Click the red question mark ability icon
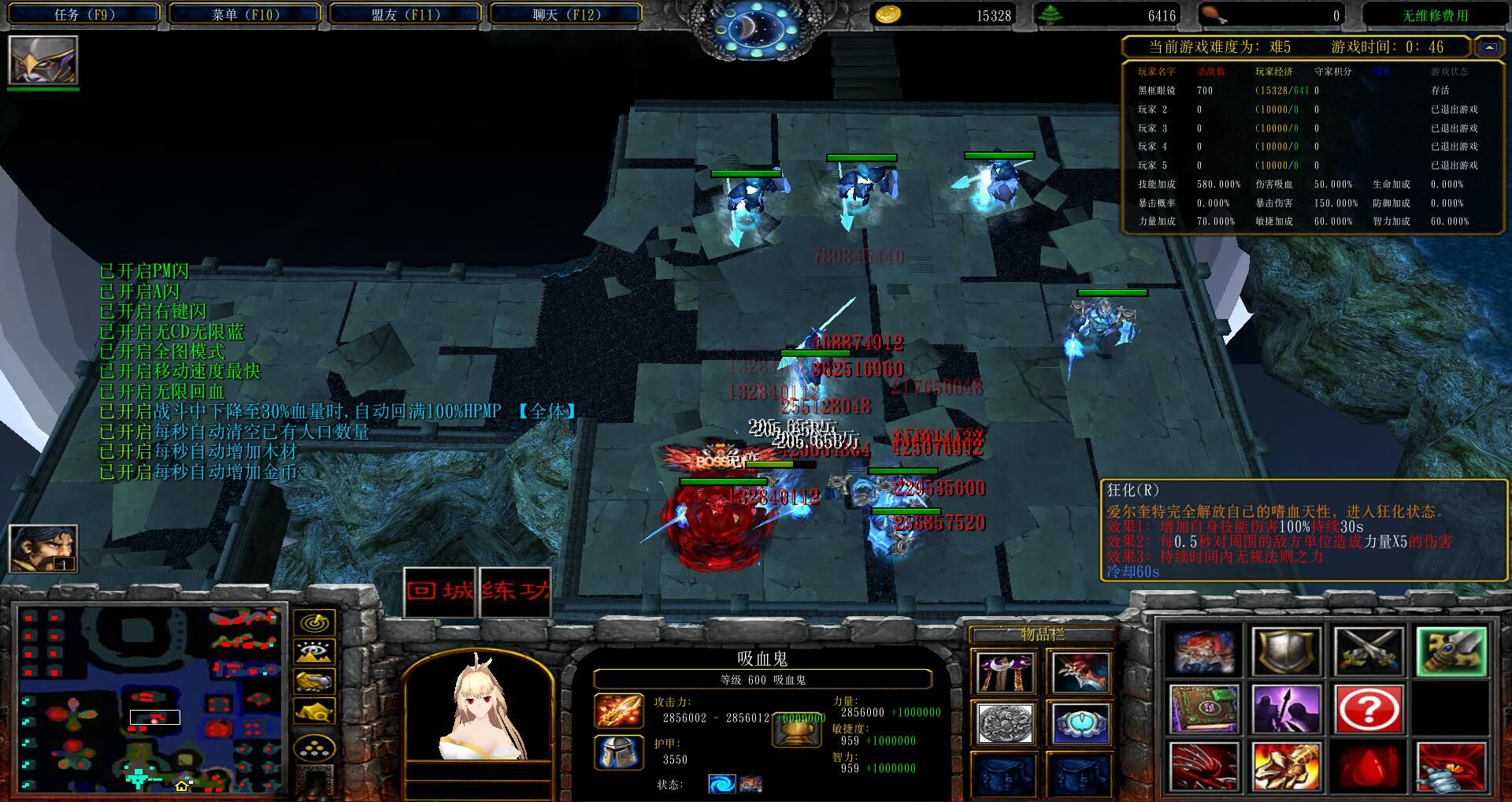This screenshot has width=1512, height=802. pos(1369,708)
